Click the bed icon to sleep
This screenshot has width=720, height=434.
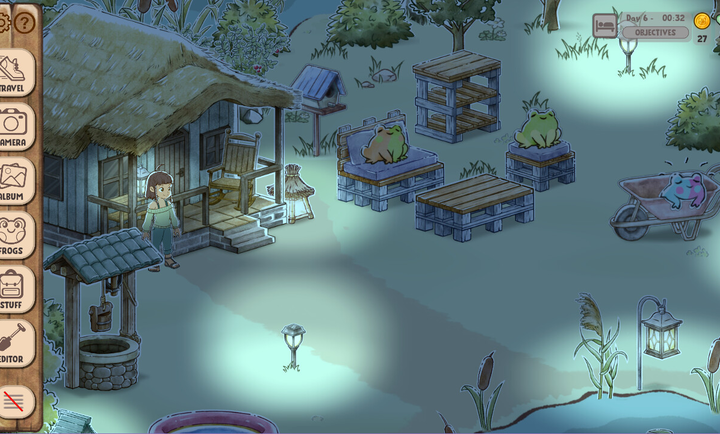[604, 25]
